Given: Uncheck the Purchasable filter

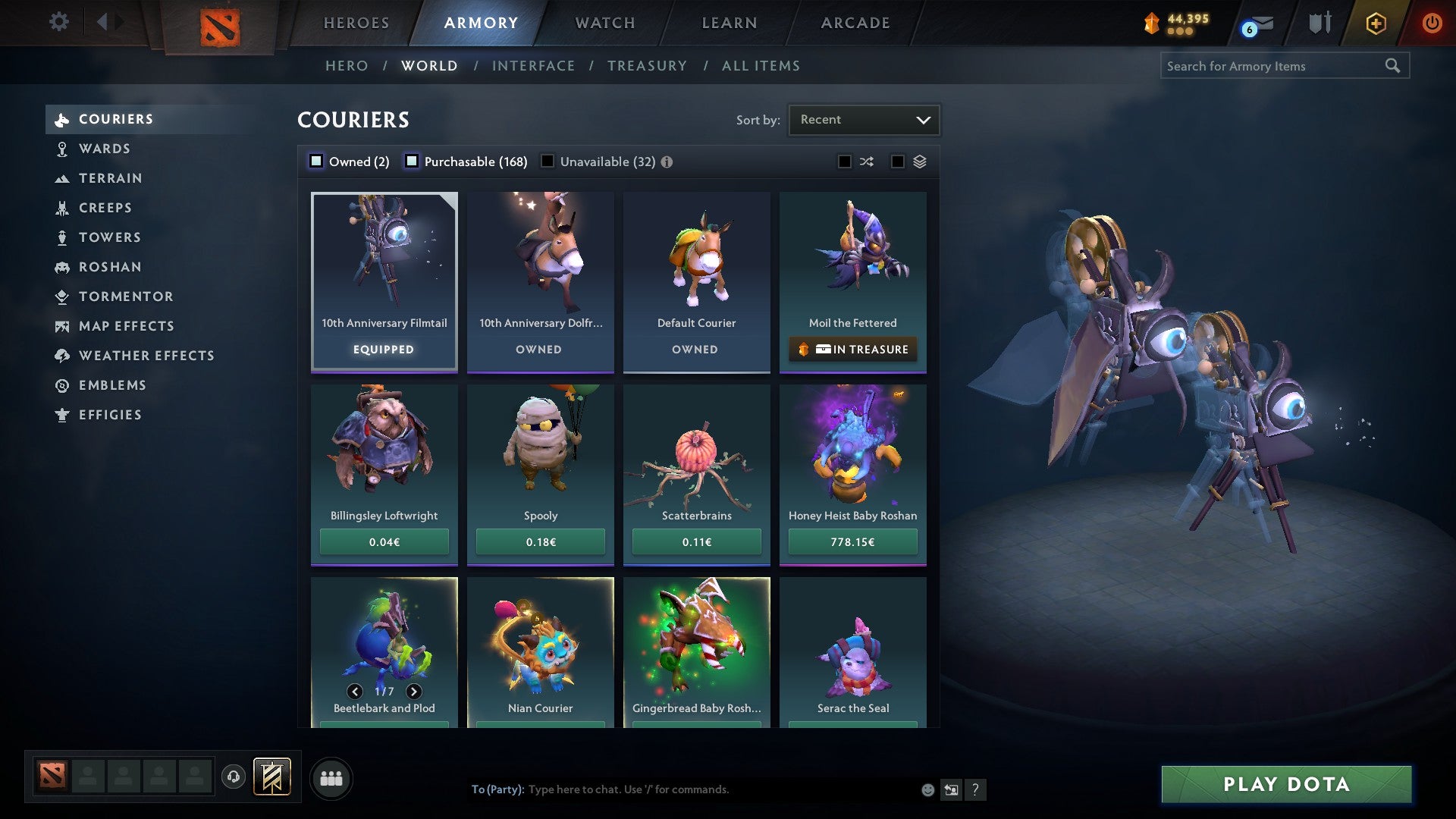Looking at the screenshot, I should (x=413, y=162).
